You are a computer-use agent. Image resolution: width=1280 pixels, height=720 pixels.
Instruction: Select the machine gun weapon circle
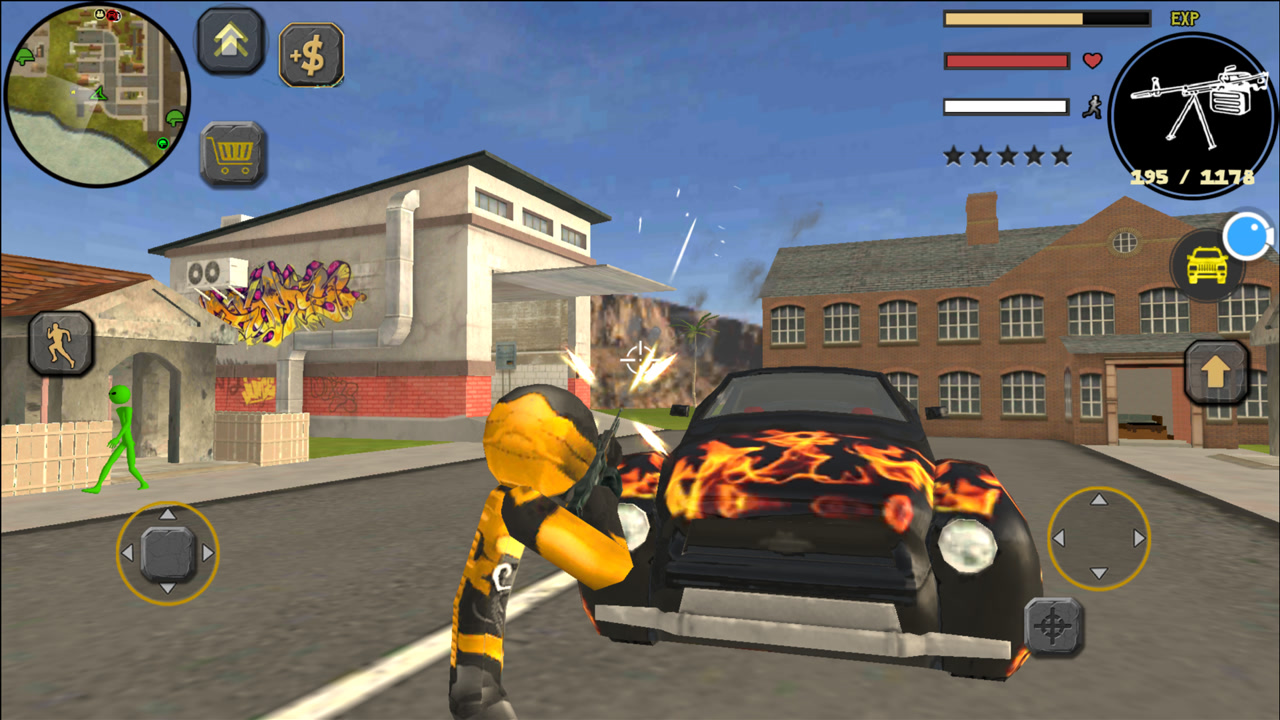click(1192, 114)
